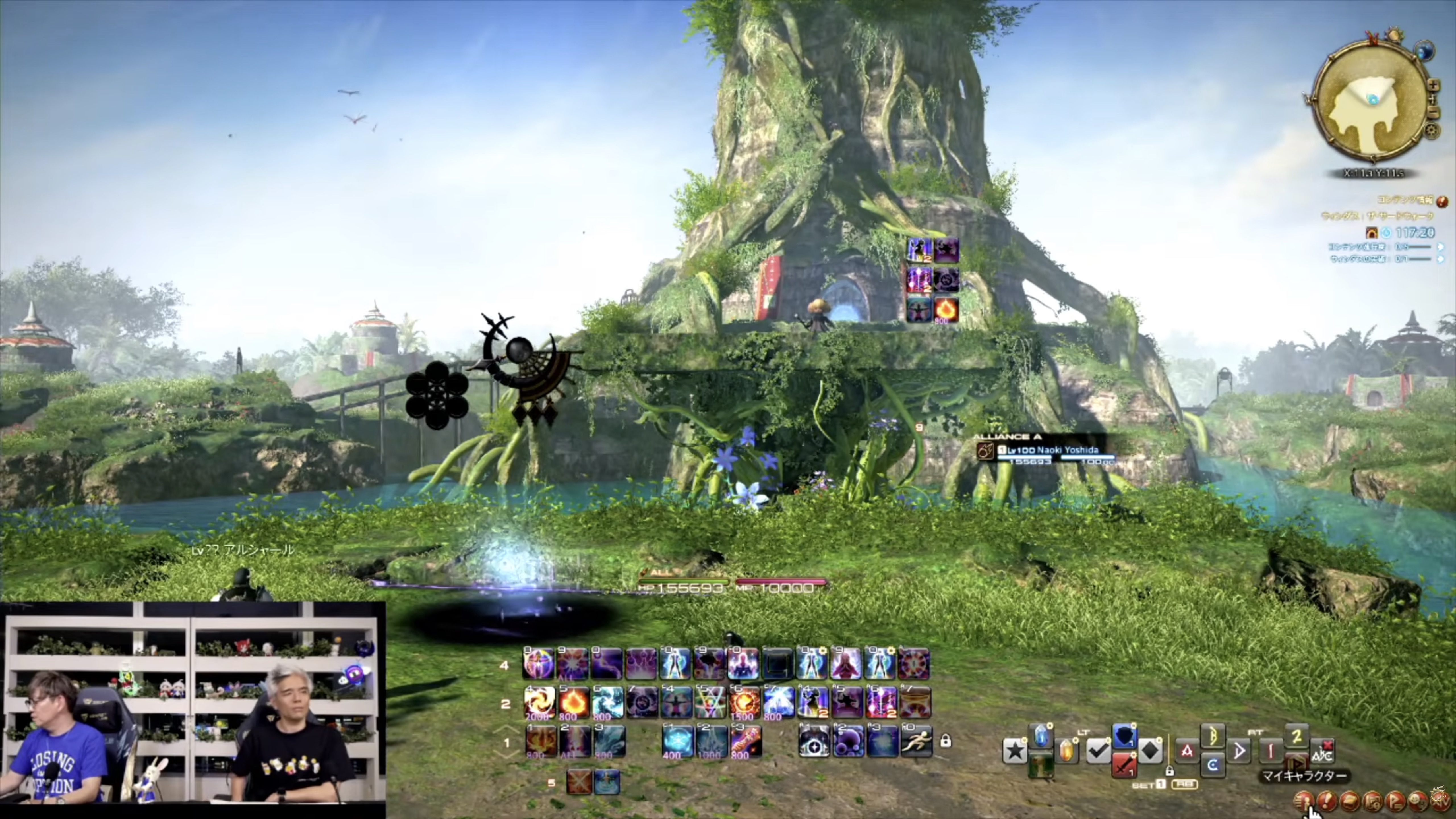Cast the snowflake ice spell costing 400
Viewport: 1456px width, 819px height.
coord(677,741)
